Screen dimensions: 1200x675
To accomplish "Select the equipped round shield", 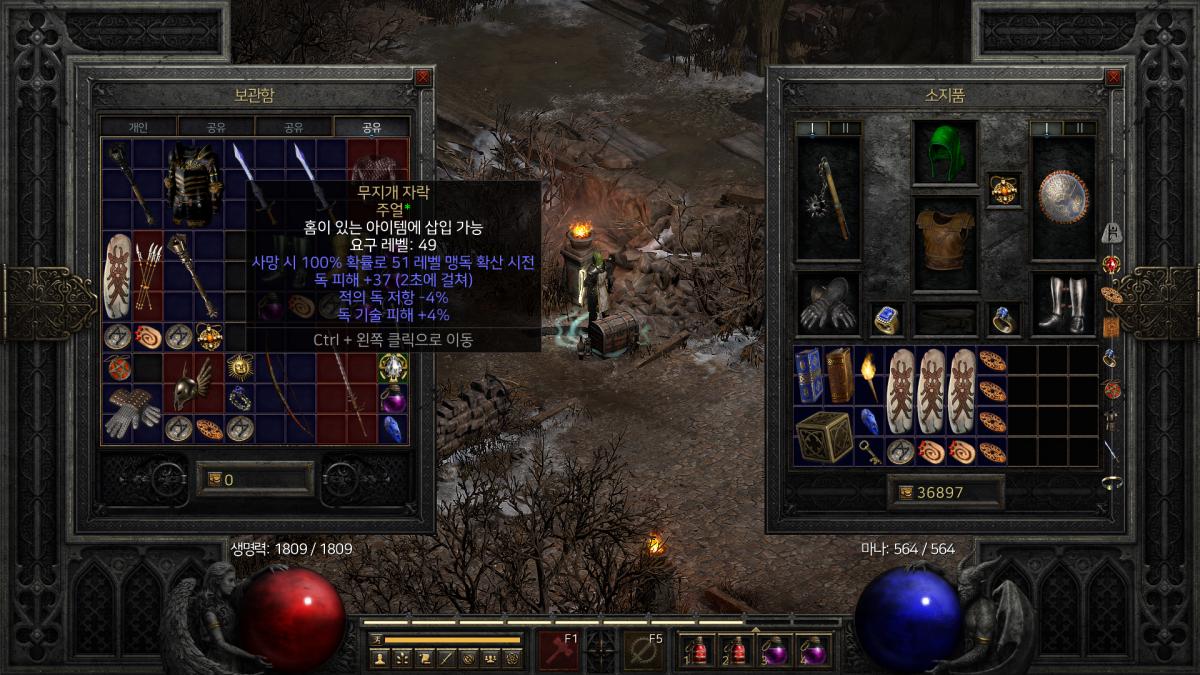I will 1062,198.
